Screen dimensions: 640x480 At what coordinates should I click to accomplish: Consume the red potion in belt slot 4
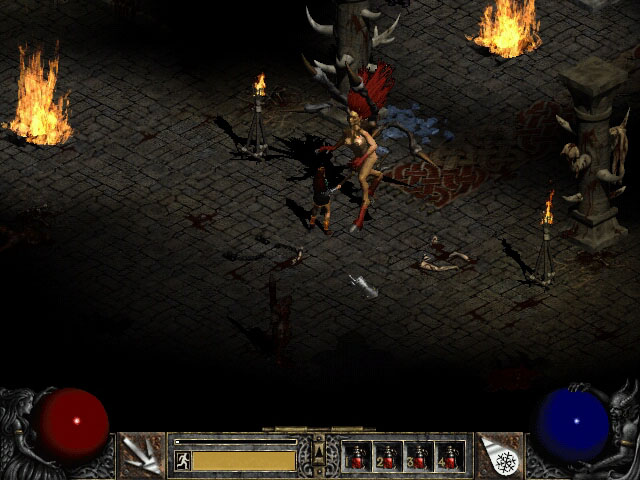[x=449, y=457]
